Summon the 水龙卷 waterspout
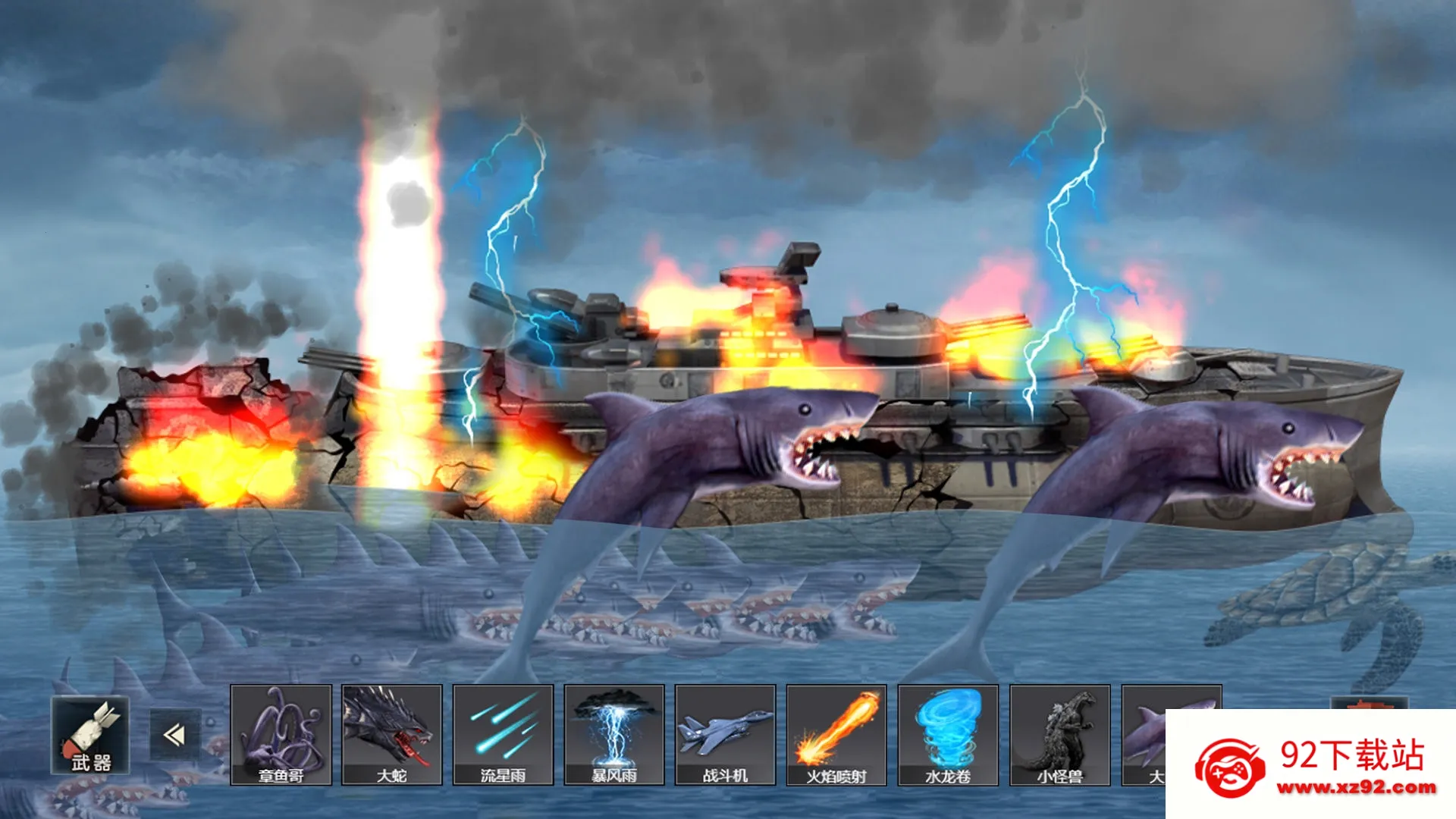Screen dimensions: 1456x819 [x=948, y=734]
